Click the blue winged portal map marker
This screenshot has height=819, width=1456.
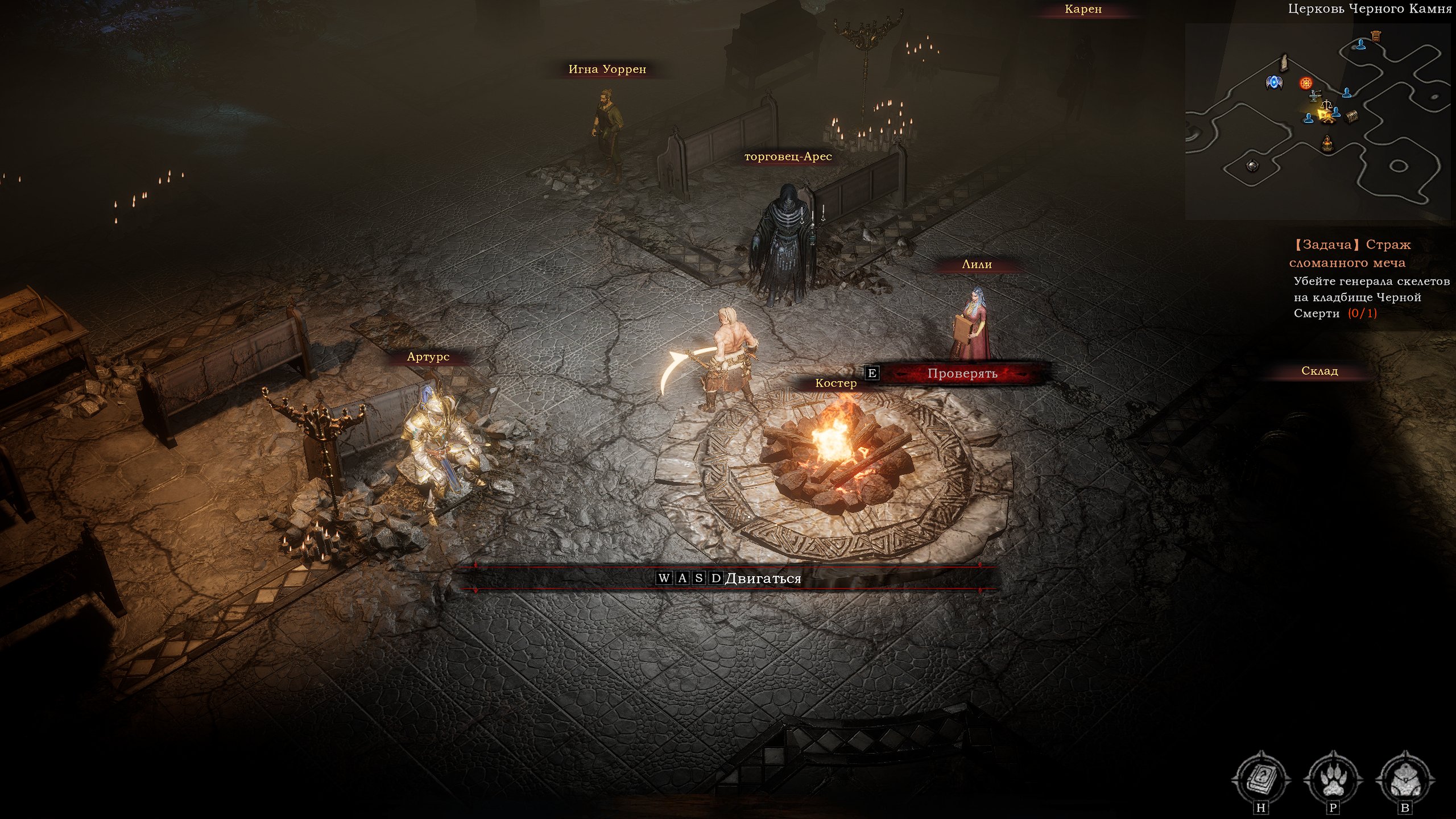[1274, 82]
